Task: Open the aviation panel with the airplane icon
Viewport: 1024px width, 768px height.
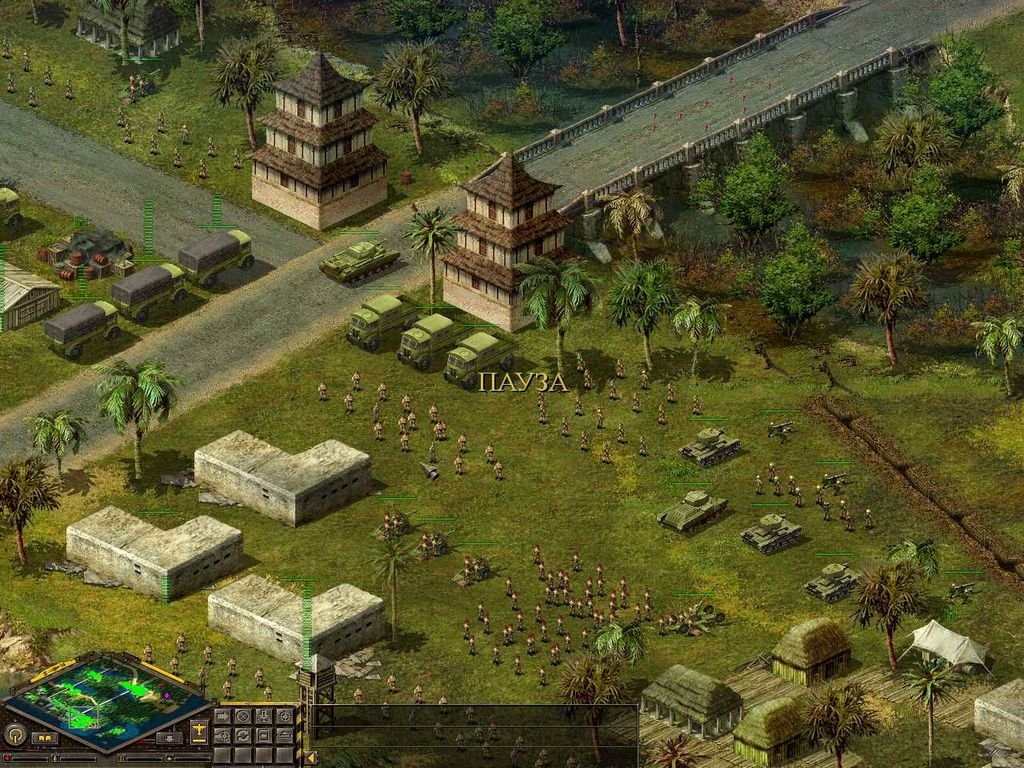Action: point(199,732)
